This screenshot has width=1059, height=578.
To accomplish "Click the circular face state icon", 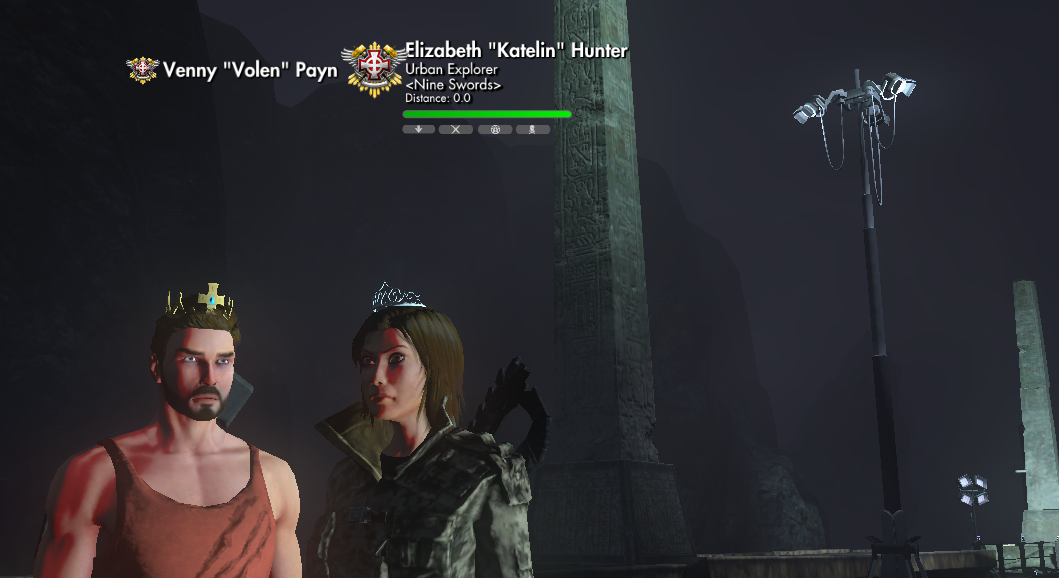I will 494,129.
